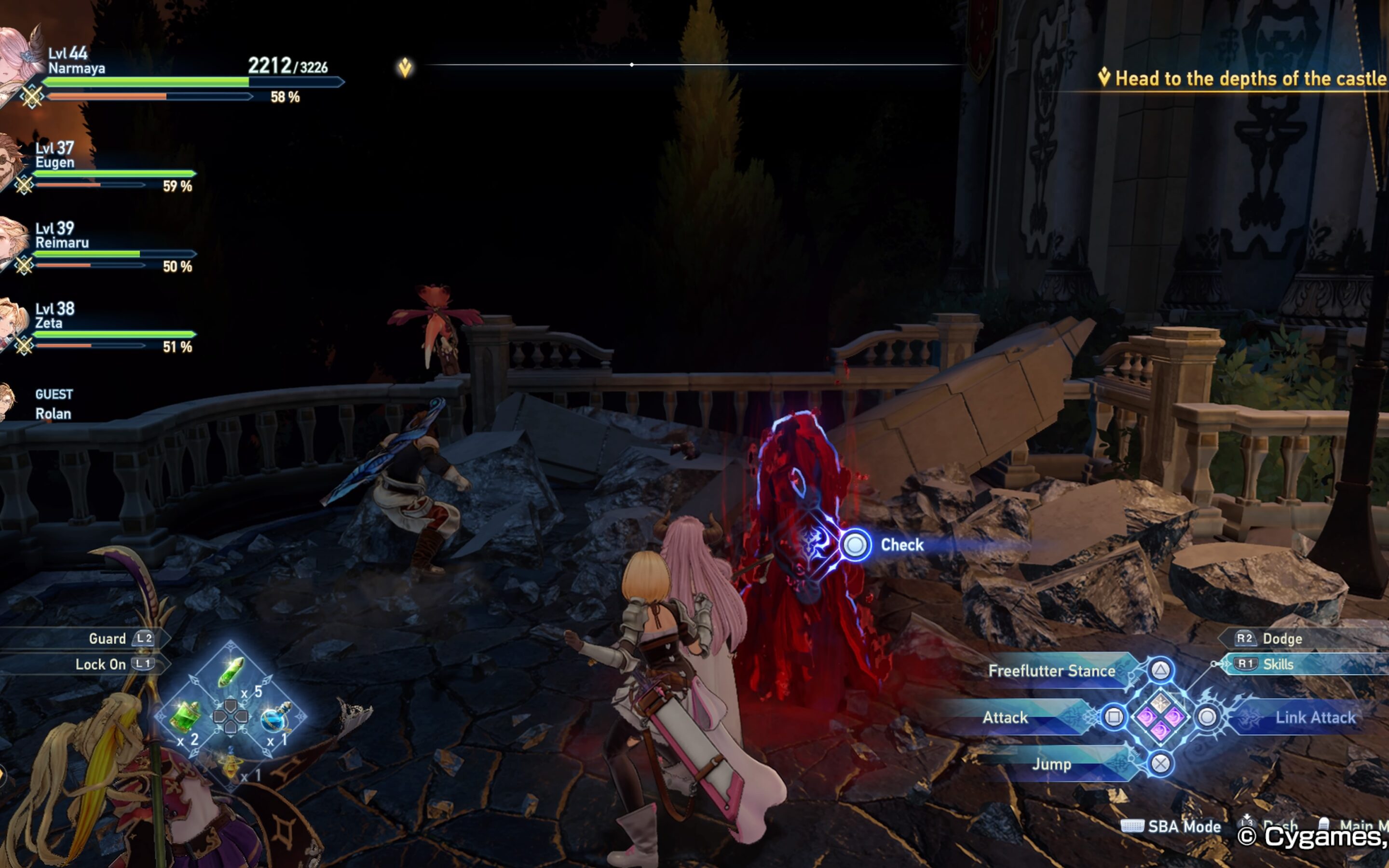
Task: Choose the Jump action label
Action: pyautogui.click(x=1051, y=765)
